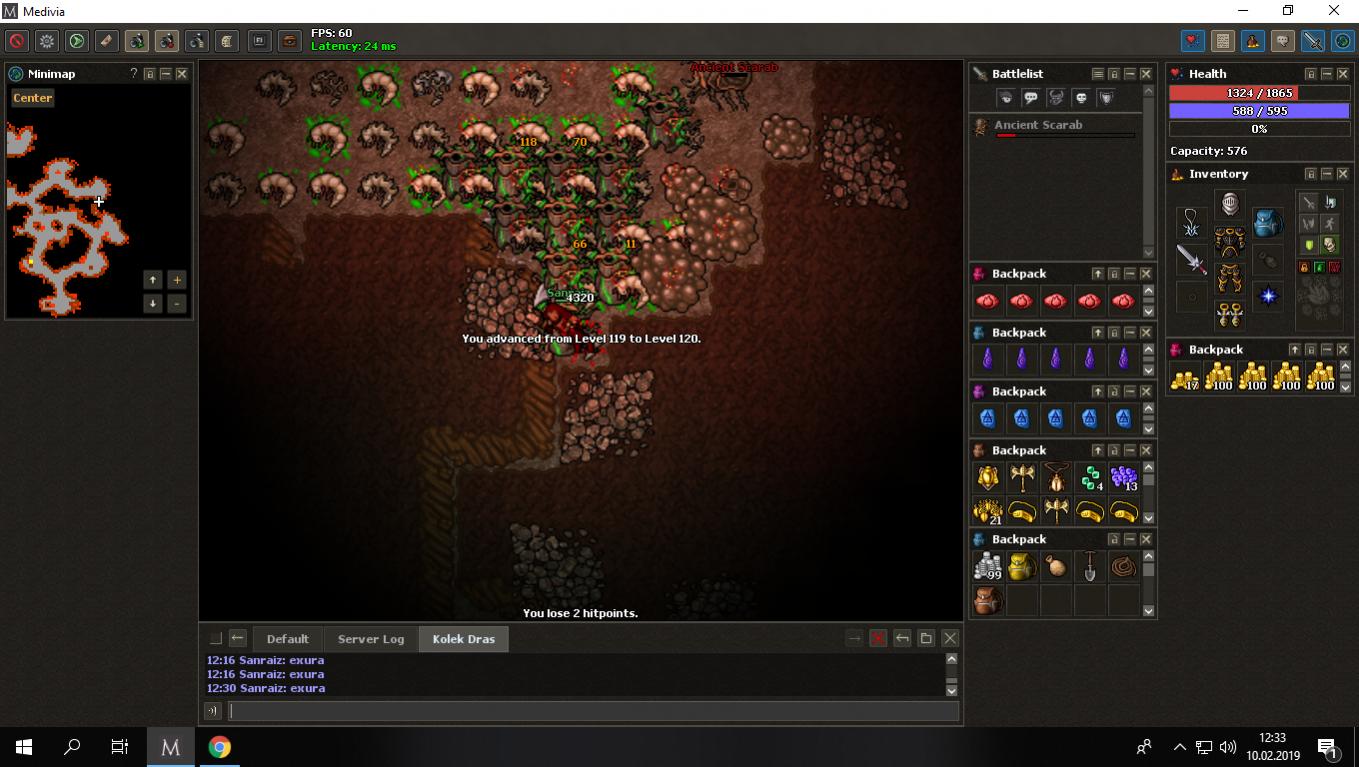
Task: Select the equipped sword slot
Action: click(1191, 259)
